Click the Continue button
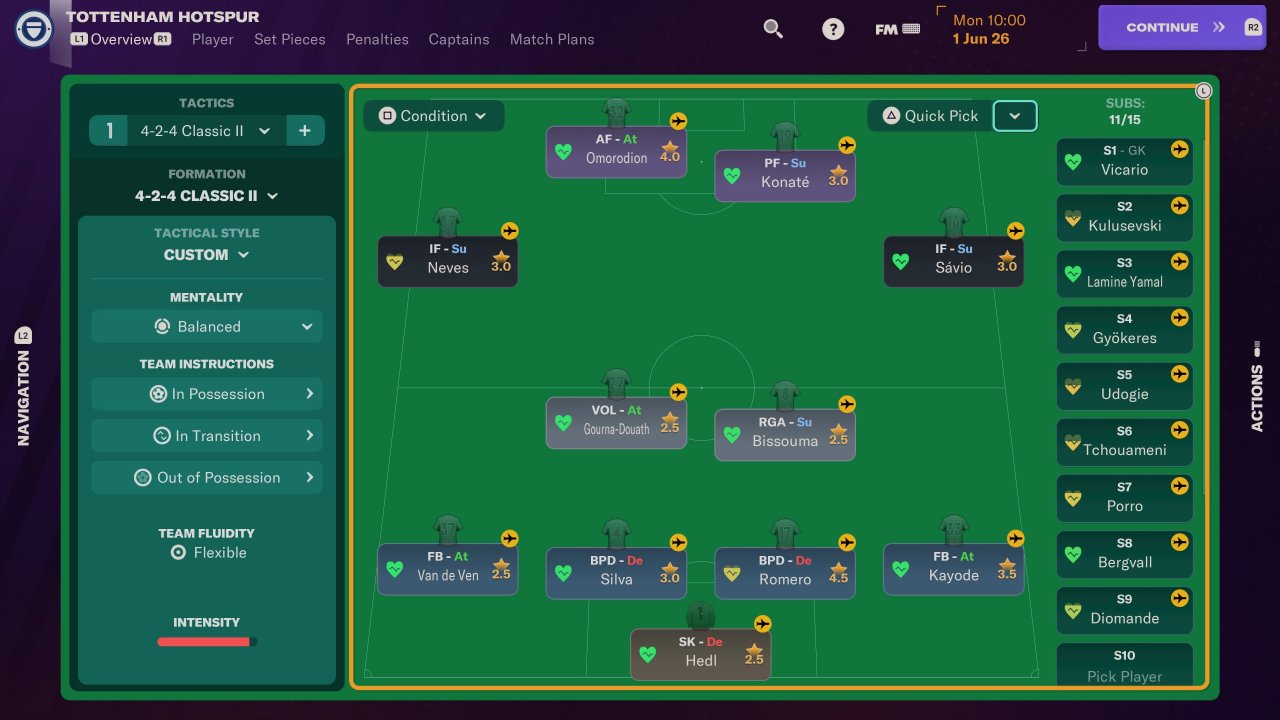Viewport: 1280px width, 720px height. pos(1175,27)
